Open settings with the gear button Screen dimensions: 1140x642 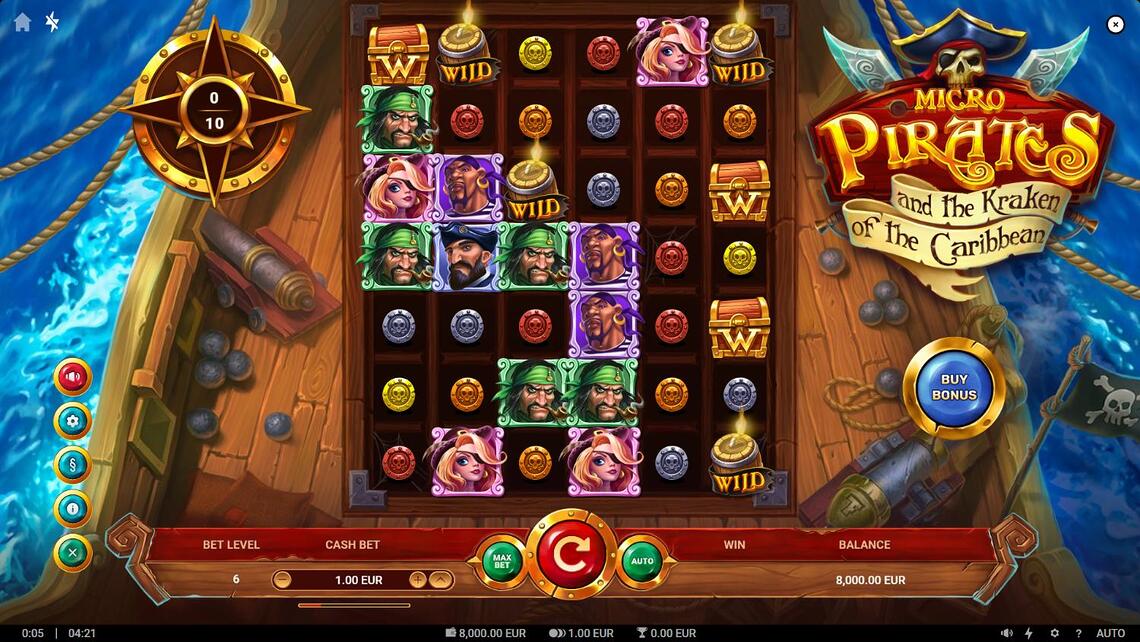pyautogui.click(x=73, y=421)
